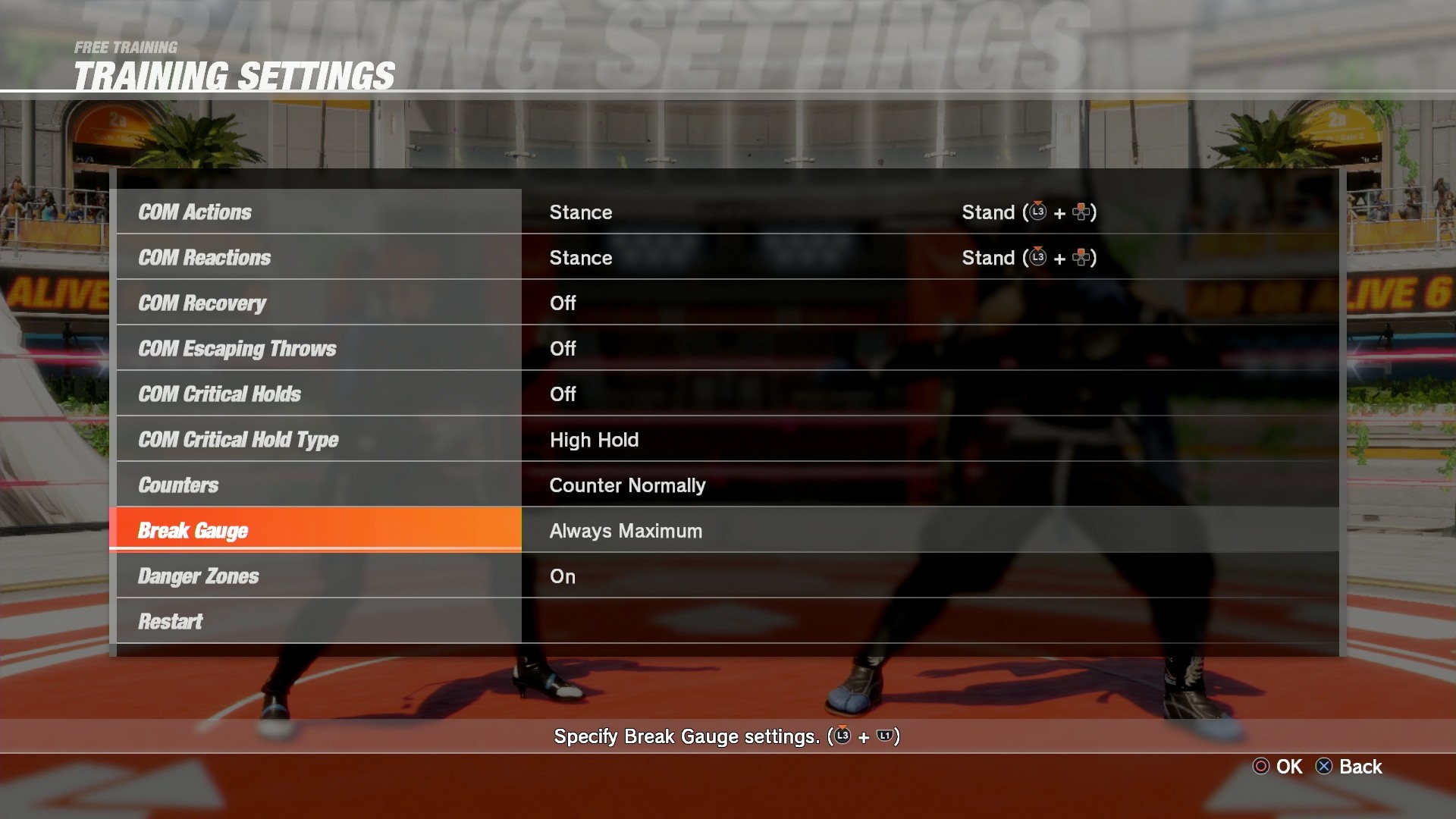Viewport: 1456px width, 819px height.
Task: Set Break Gauge to Always Maximum
Action: tap(626, 530)
